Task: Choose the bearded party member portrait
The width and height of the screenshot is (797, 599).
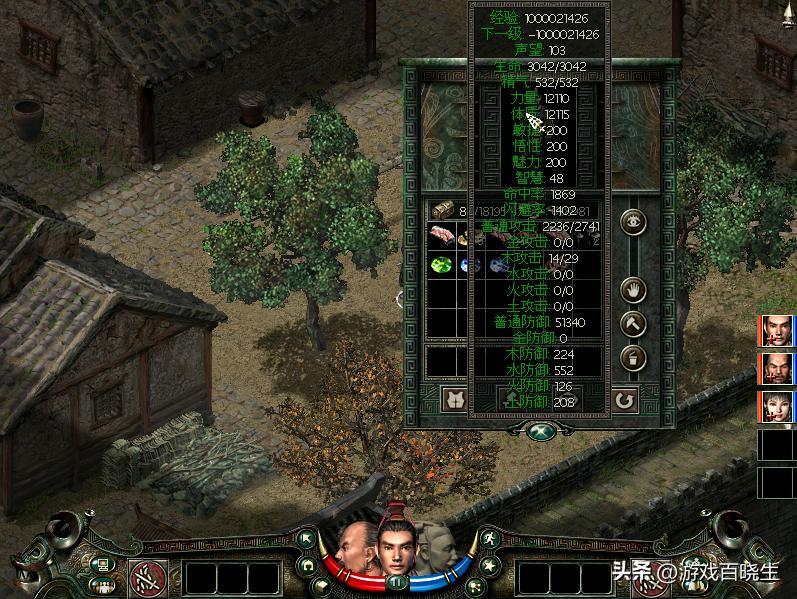Action: tap(776, 368)
